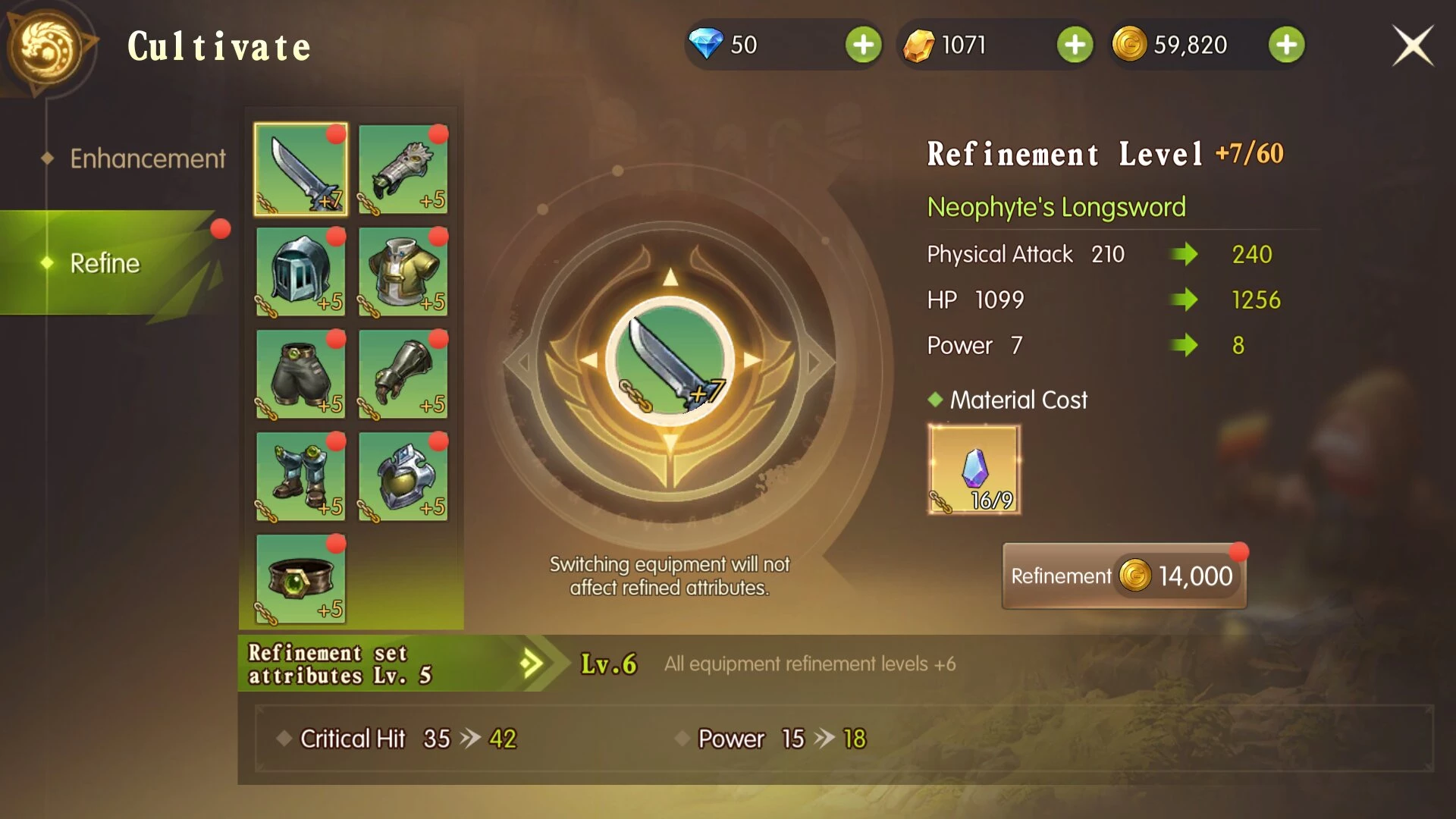Add more diamonds with the plus button
1456x819 pixels.
click(x=863, y=45)
